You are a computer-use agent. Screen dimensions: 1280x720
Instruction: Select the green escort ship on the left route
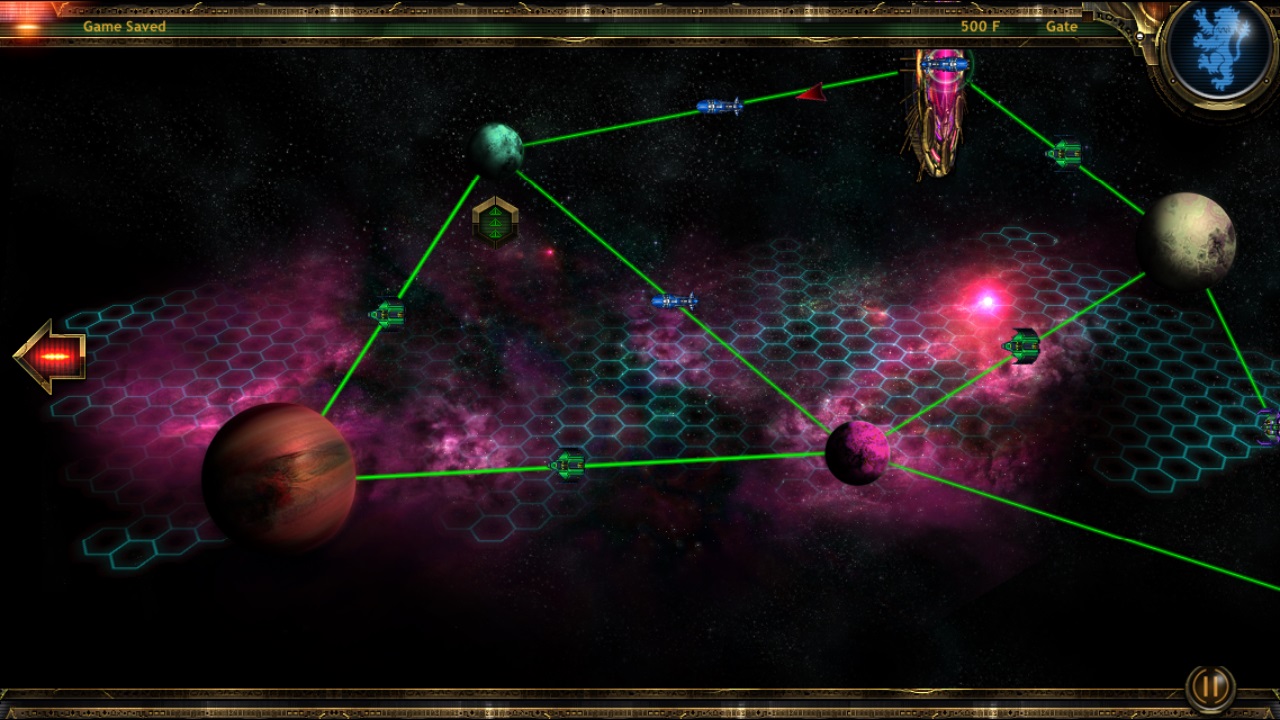pos(387,313)
